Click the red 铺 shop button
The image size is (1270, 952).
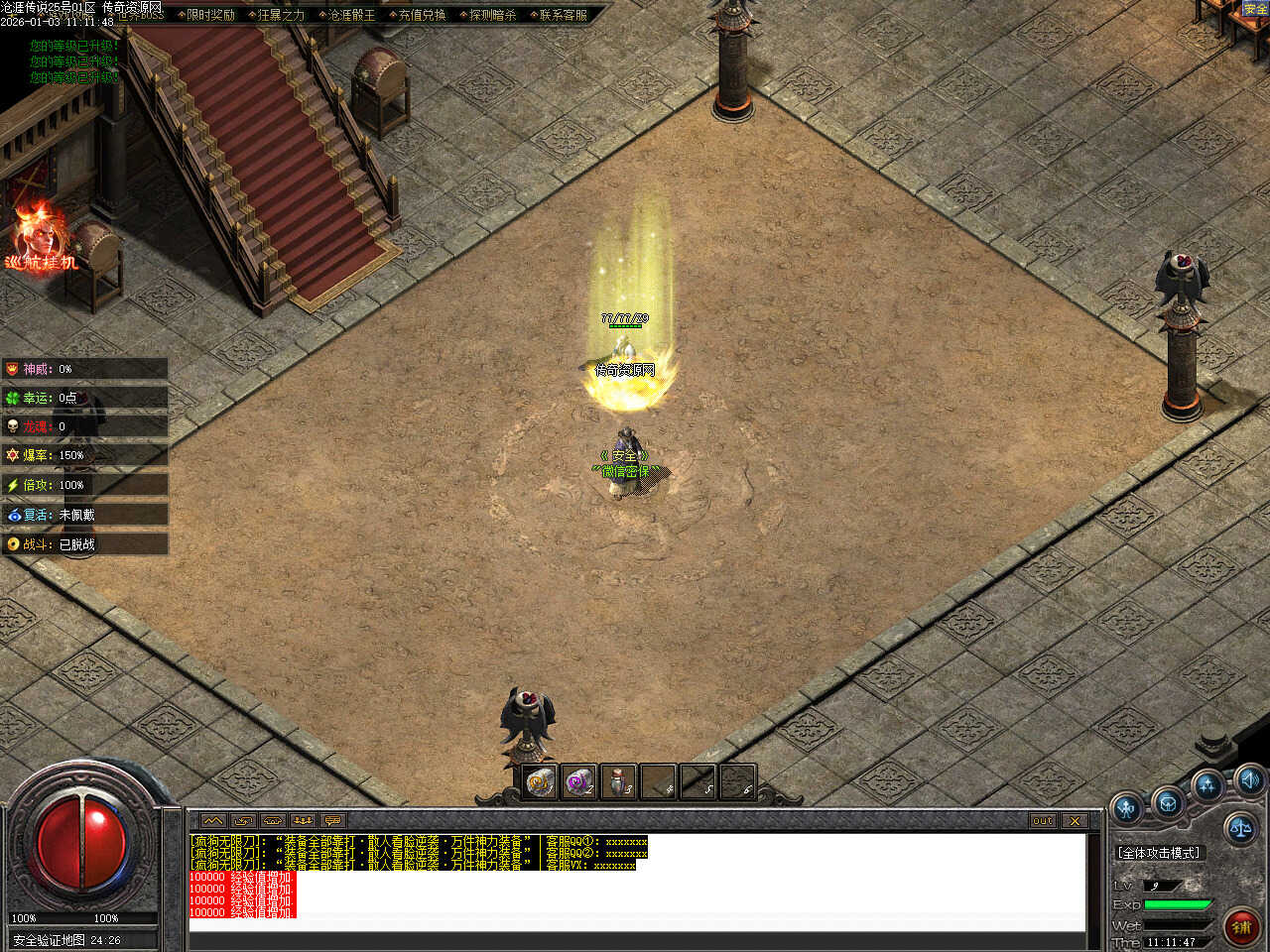1241,926
